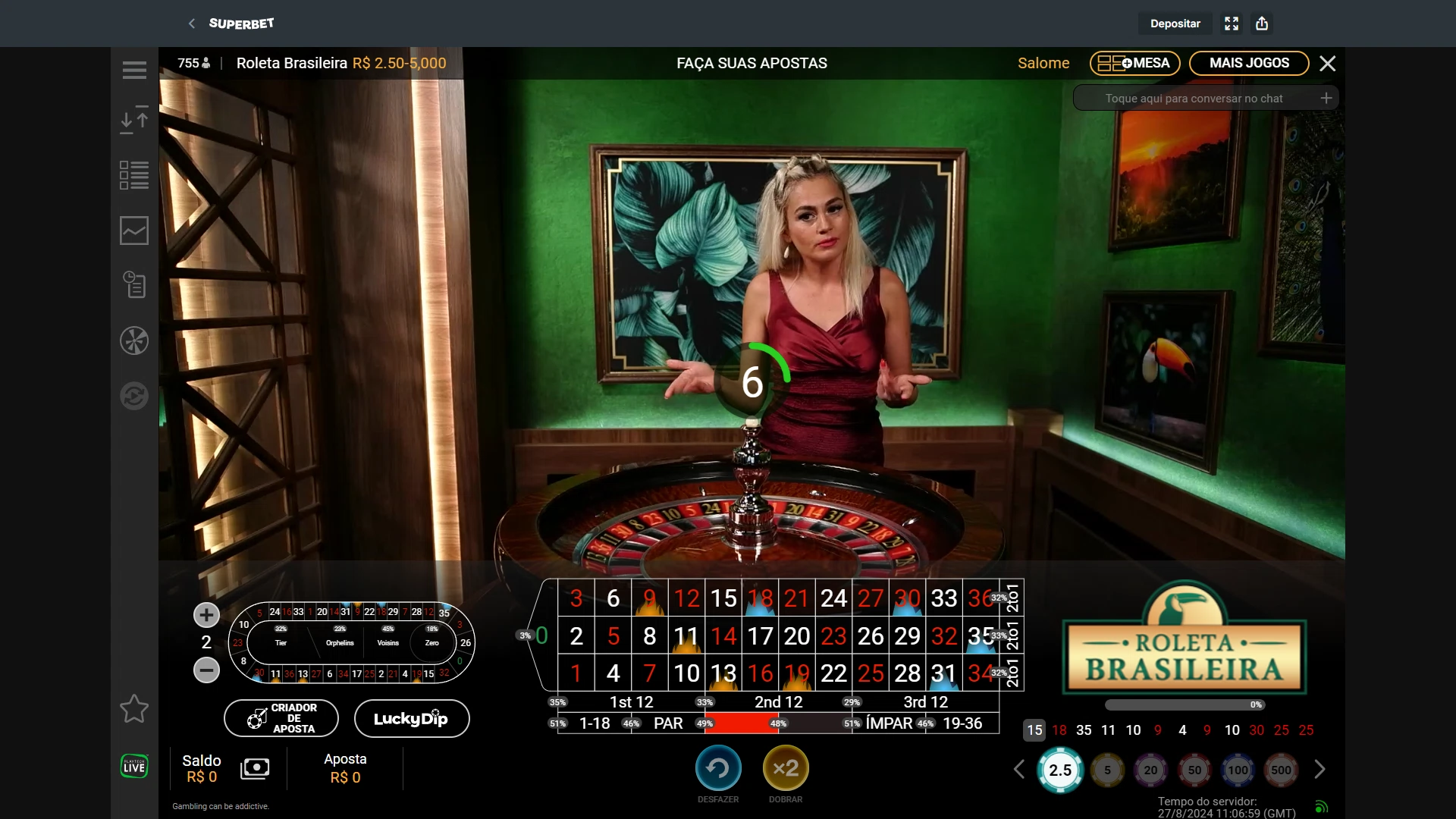Open the chat input box
The height and width of the screenshot is (819, 1456).
coord(1194,99)
